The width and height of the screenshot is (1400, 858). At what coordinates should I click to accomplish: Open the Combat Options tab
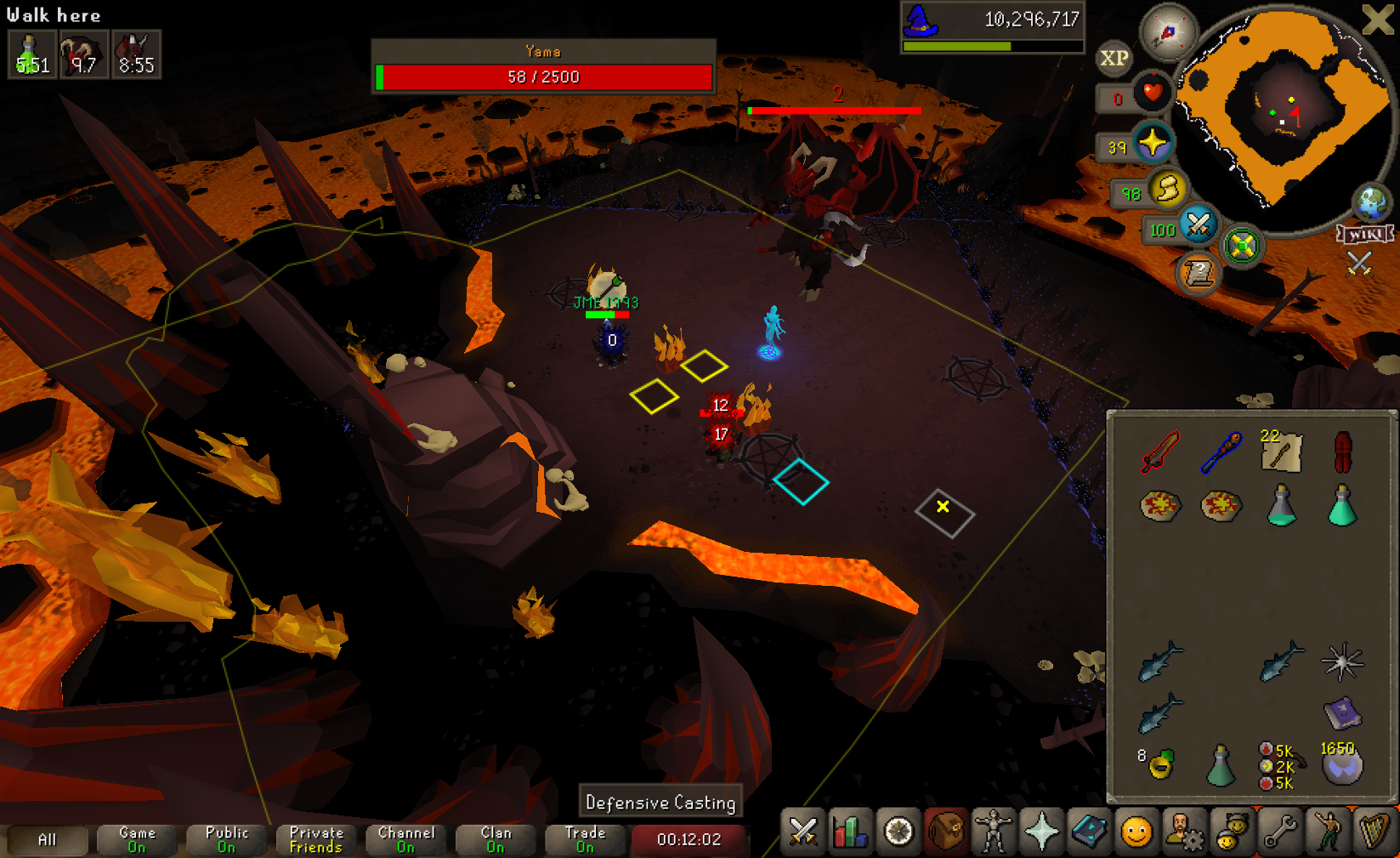tap(802, 832)
